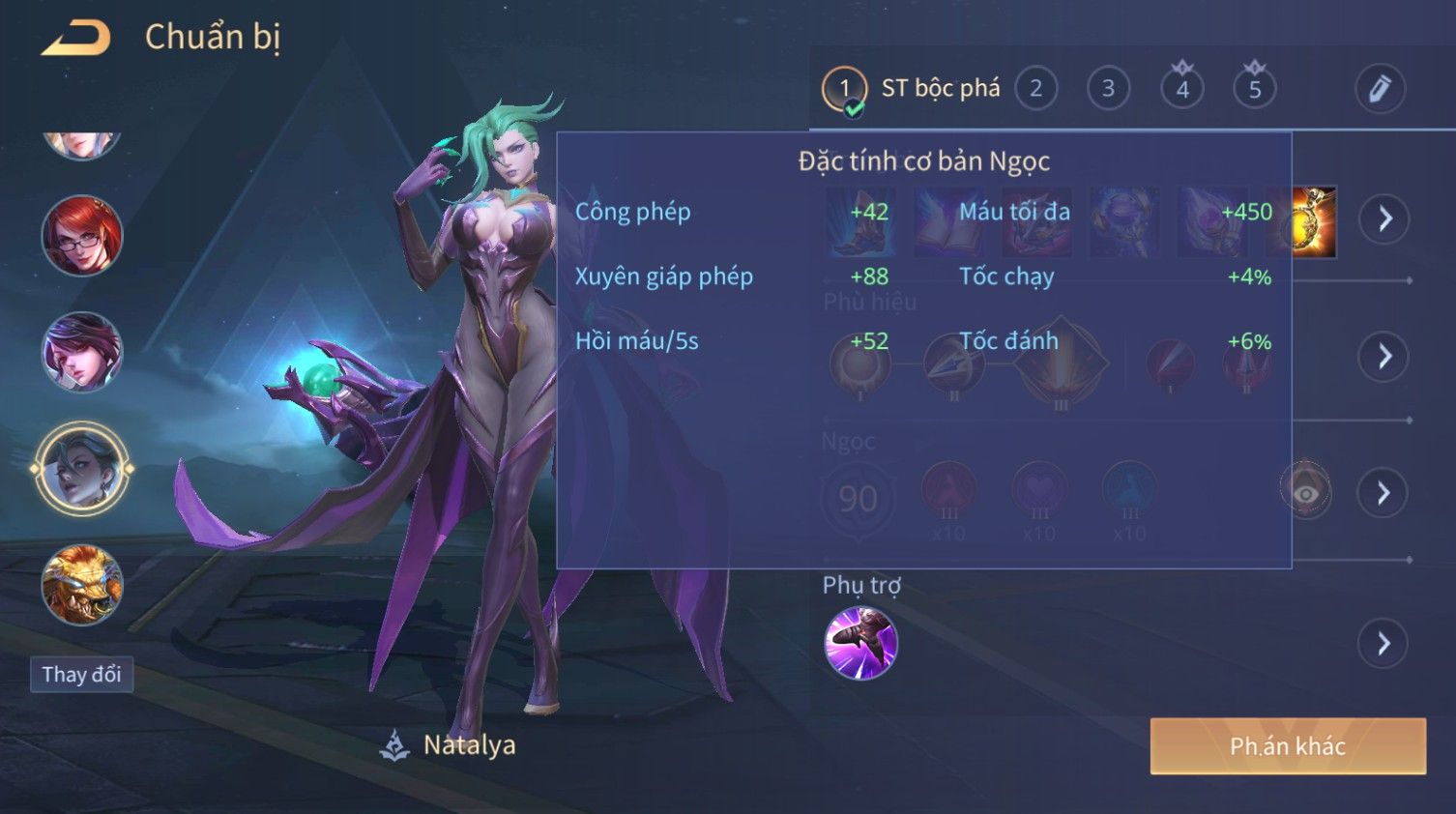This screenshot has height=814, width=1456.
Task: Expand the Phụ trợ row arrow
Action: tap(1383, 643)
